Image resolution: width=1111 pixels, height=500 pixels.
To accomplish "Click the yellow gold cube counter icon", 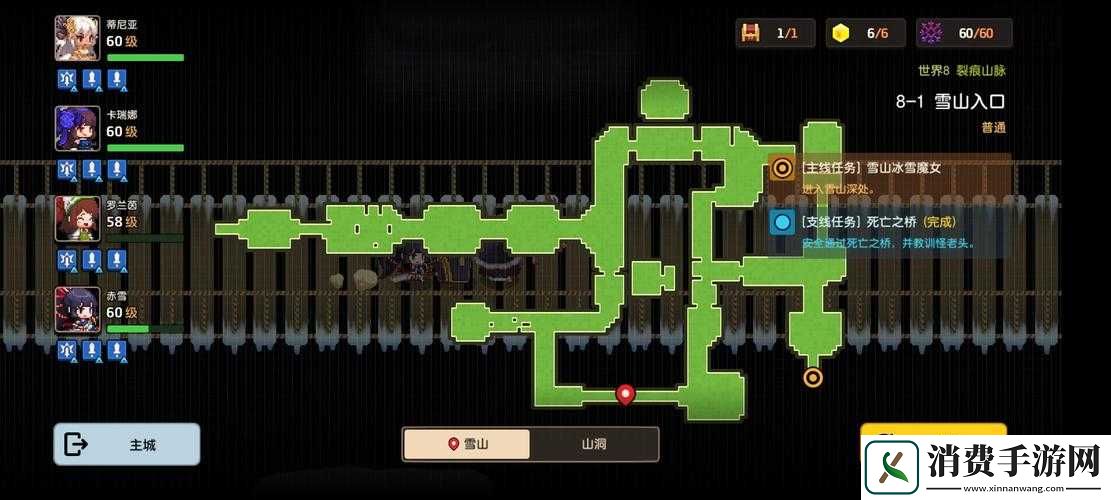I will click(840, 33).
